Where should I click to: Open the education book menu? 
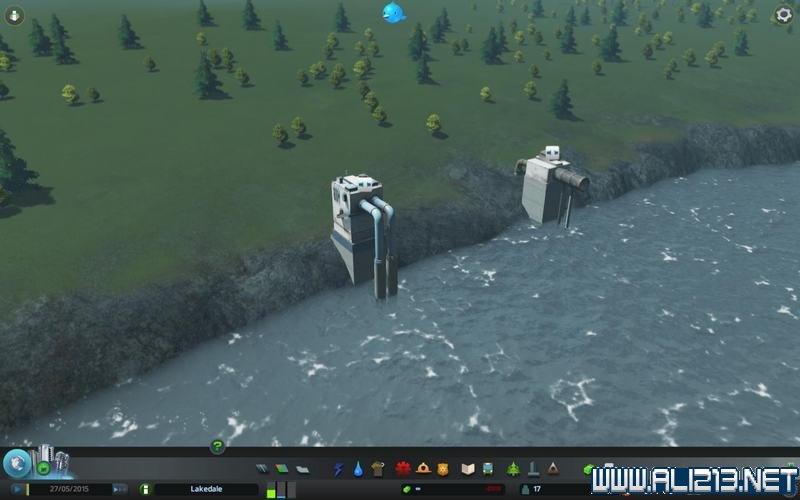point(467,468)
